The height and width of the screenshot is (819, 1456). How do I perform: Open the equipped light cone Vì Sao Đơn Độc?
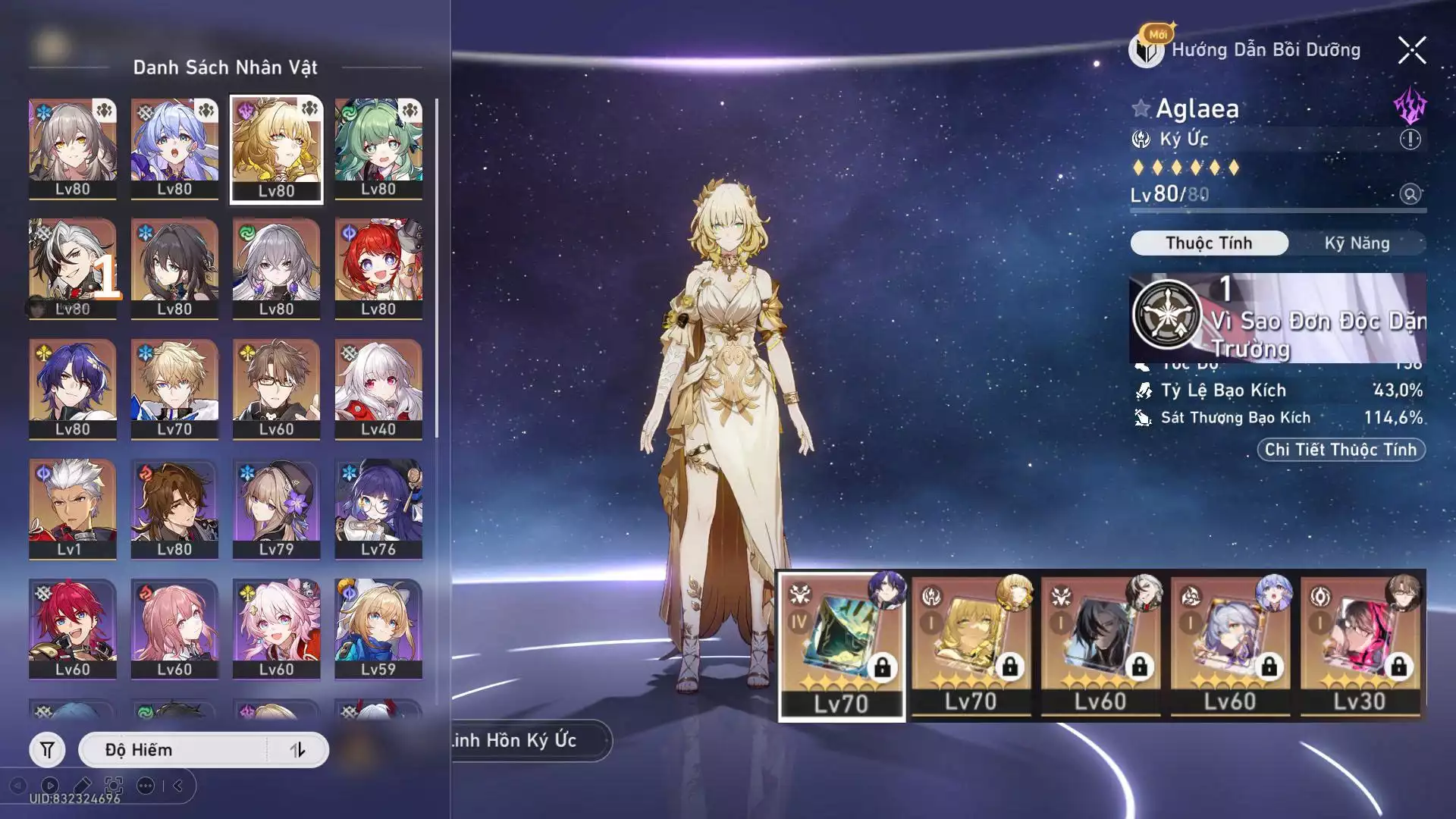[1277, 318]
